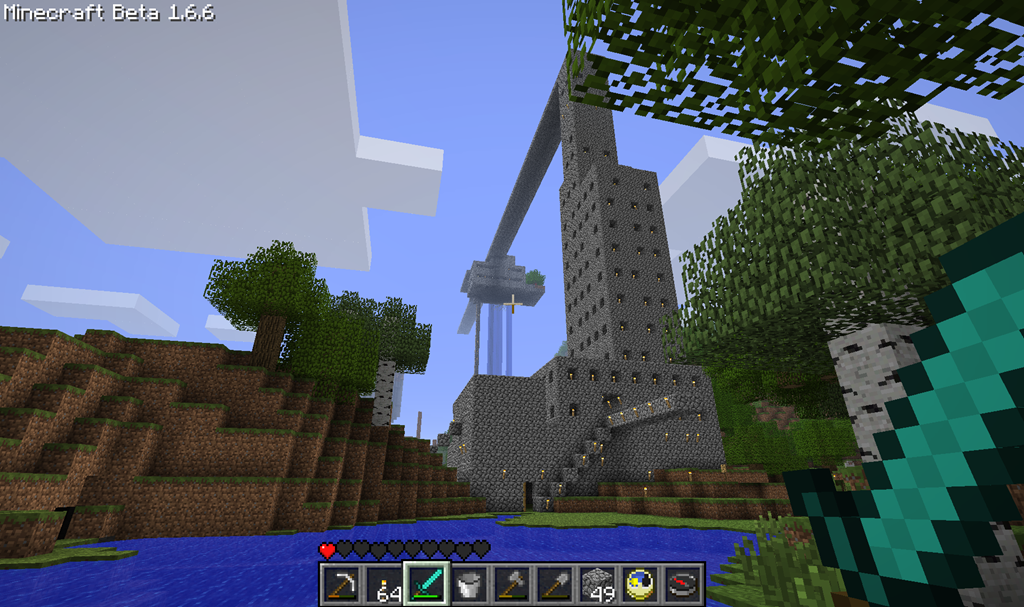The height and width of the screenshot is (607, 1024).
Task: Choose the diamond sword slot
Action: [x=426, y=583]
